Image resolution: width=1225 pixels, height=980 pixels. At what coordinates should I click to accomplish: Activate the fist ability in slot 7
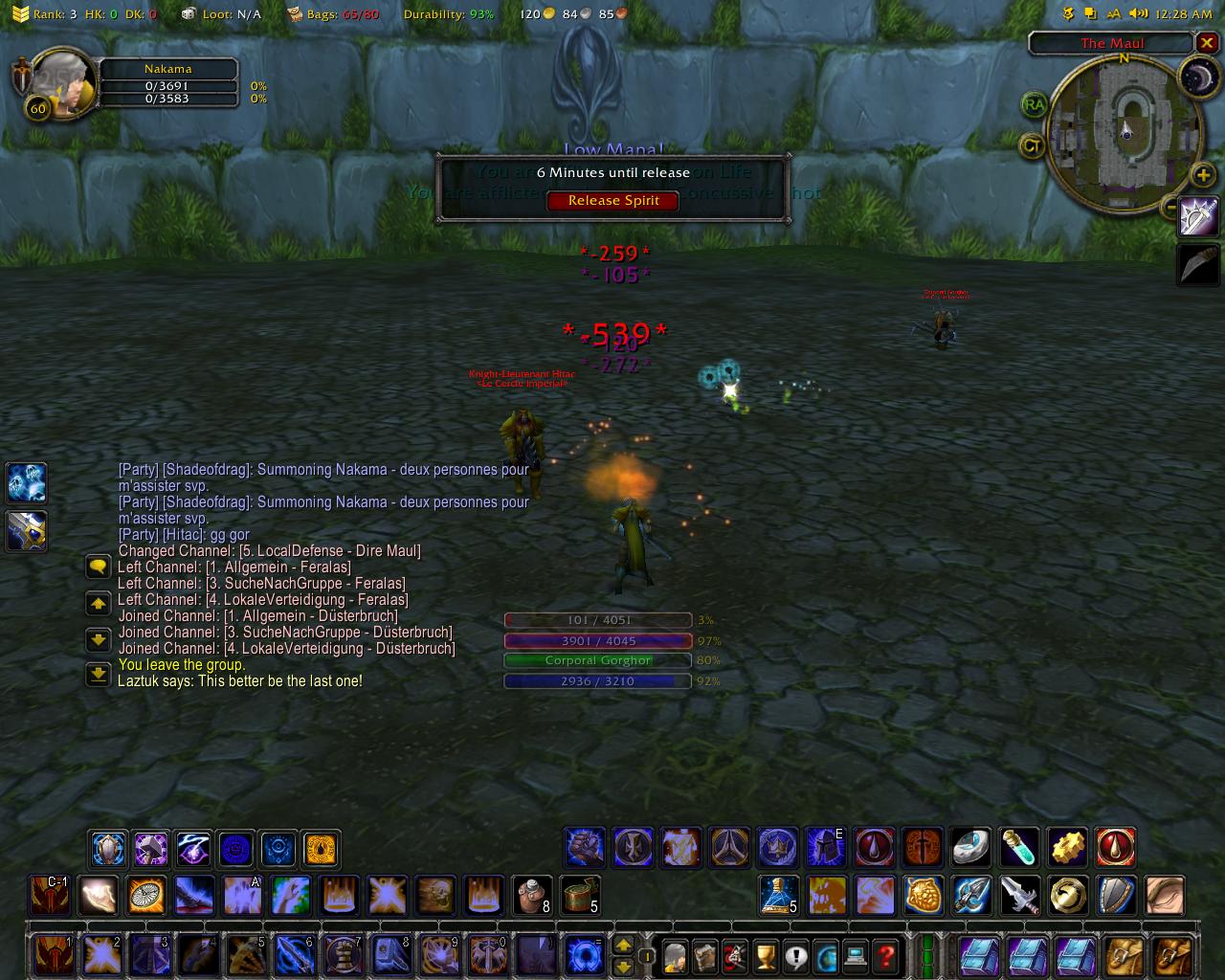point(342,955)
